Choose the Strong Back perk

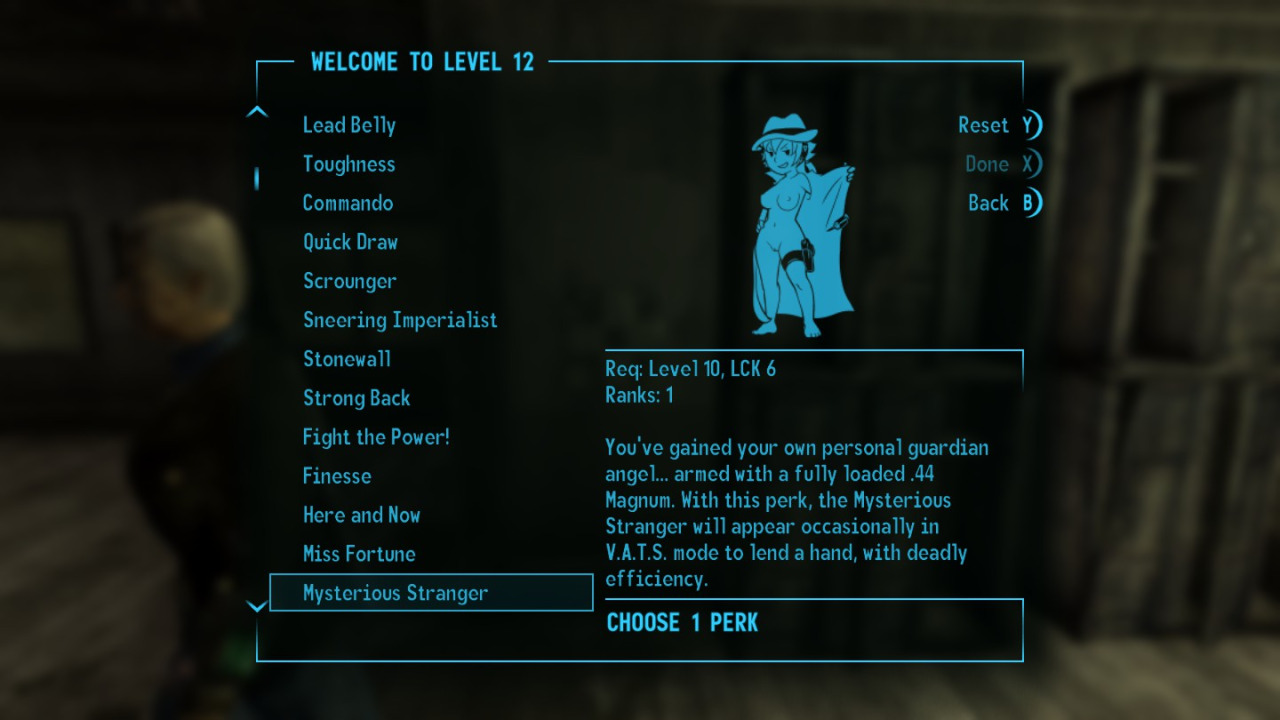[357, 398]
